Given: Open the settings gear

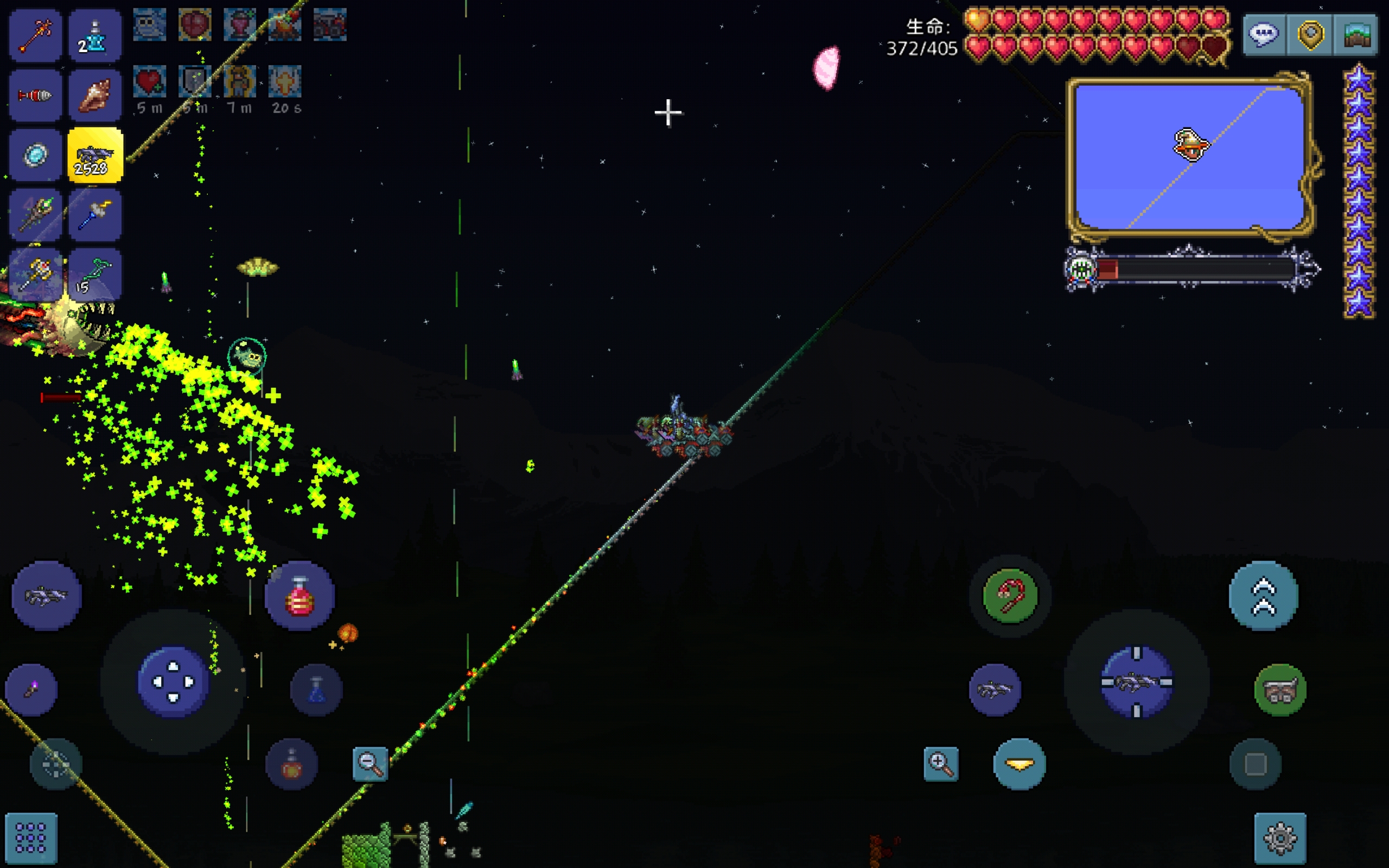Looking at the screenshot, I should [x=1280, y=838].
